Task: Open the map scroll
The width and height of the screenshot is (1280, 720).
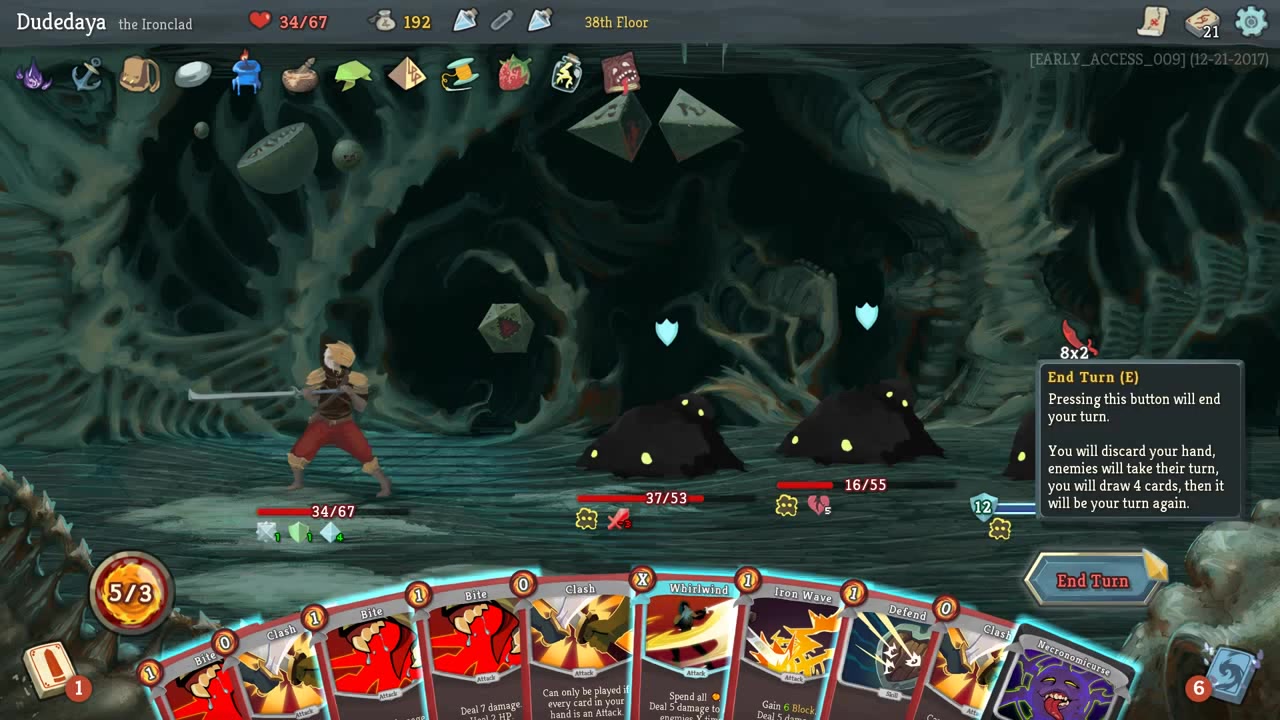Action: tap(1153, 21)
